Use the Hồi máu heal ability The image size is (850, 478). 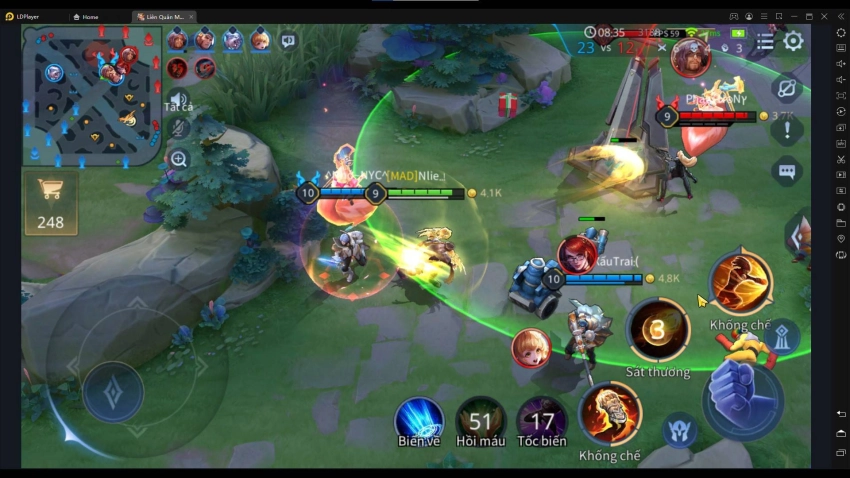coord(480,420)
